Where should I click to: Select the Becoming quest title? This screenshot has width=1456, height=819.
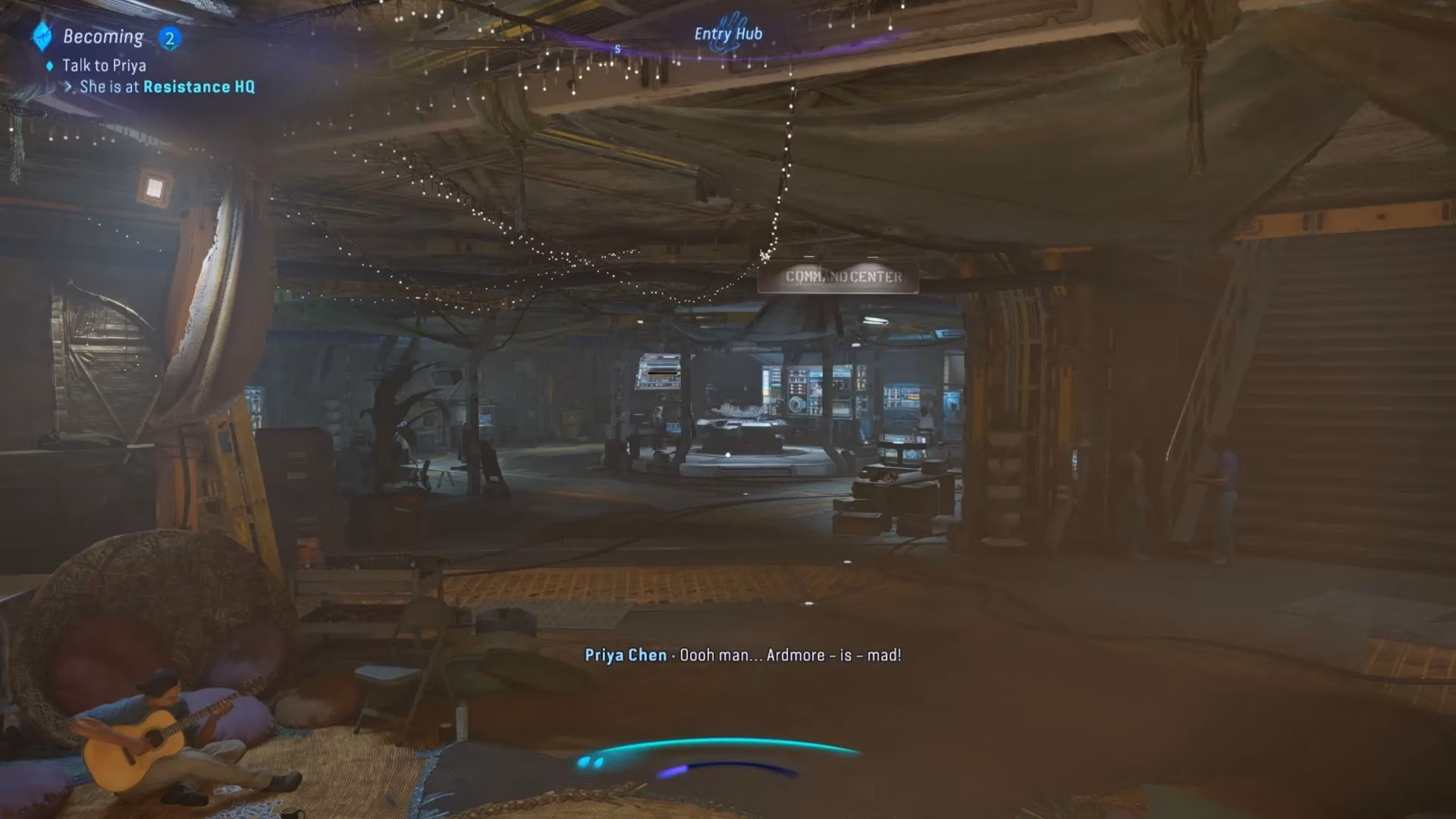(x=103, y=36)
